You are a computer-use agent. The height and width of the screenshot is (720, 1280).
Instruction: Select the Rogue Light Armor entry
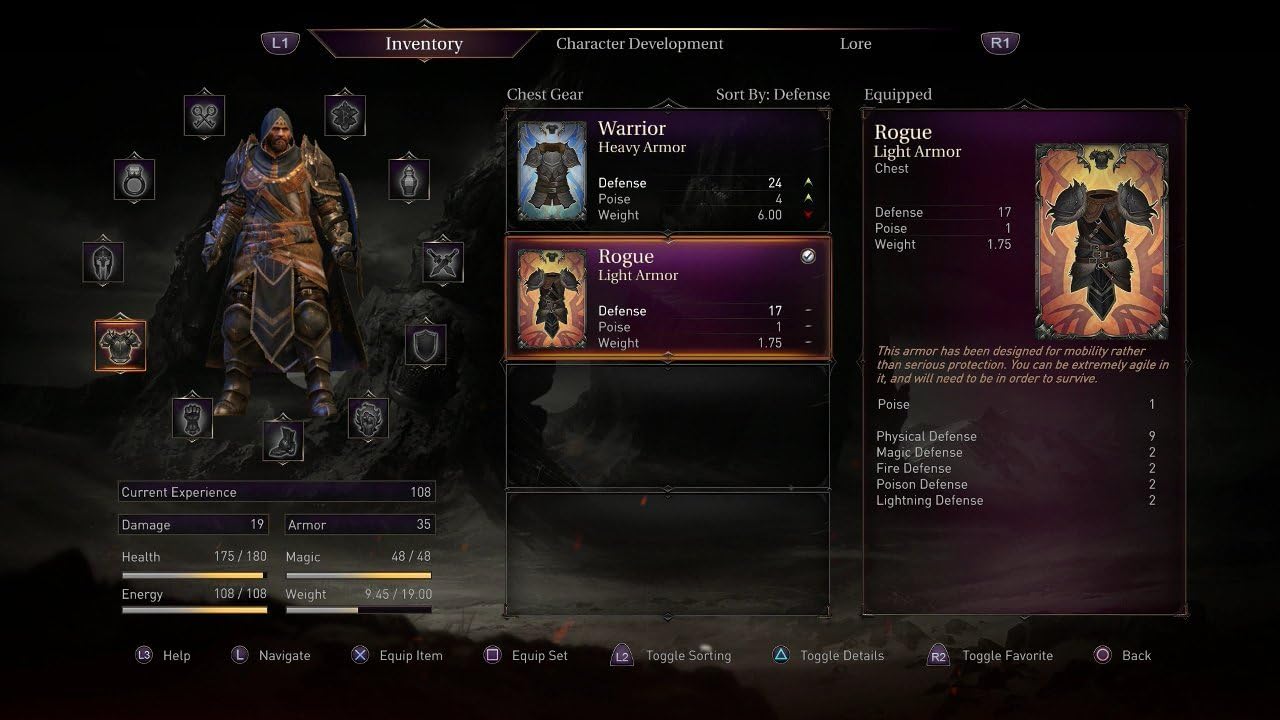668,298
